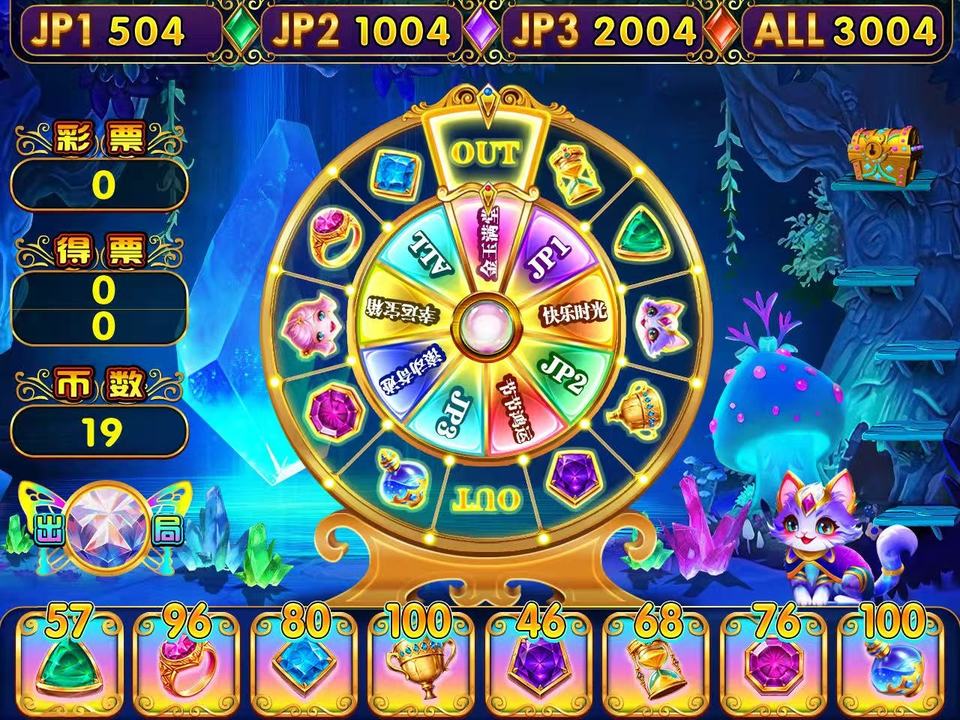Select the green triangle gem tile

(69, 658)
